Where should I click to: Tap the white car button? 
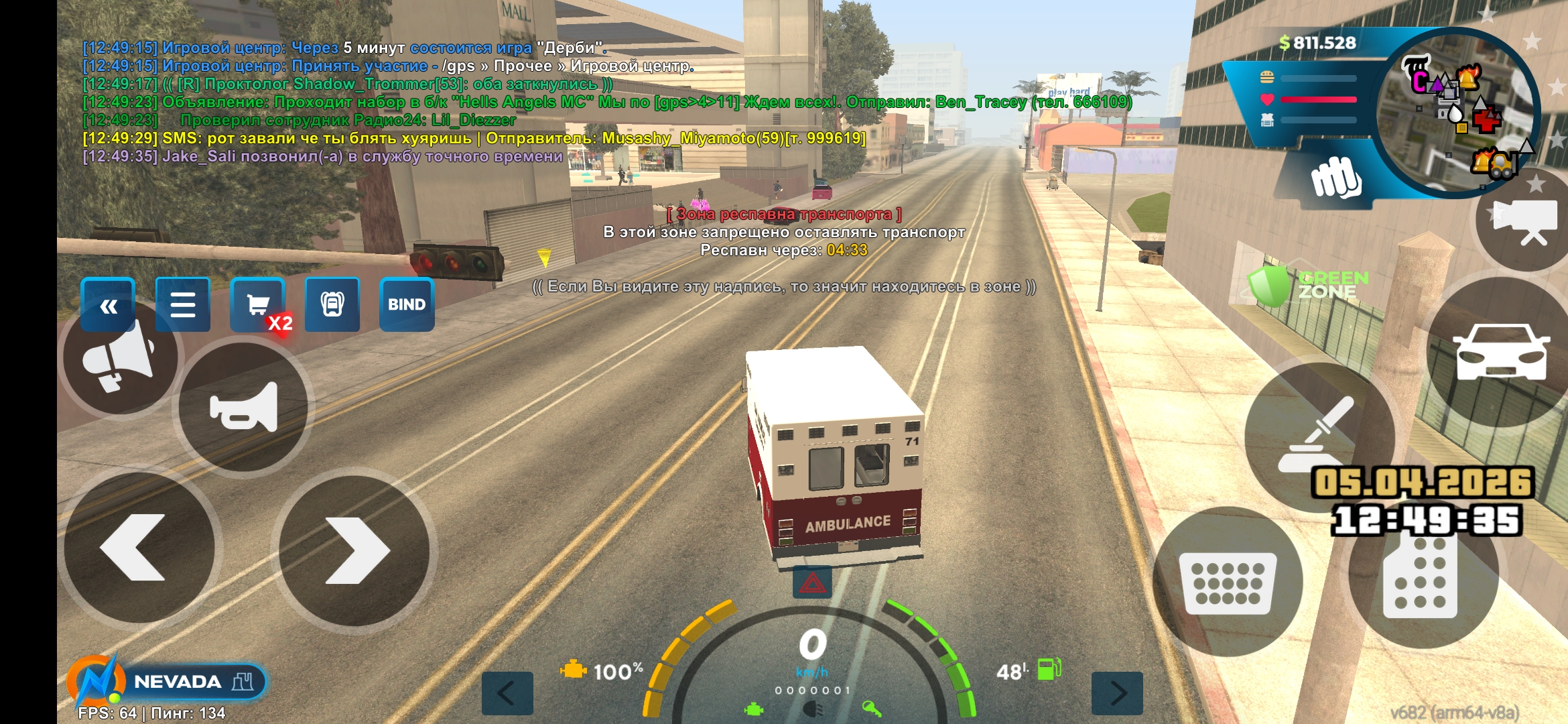tap(1500, 352)
